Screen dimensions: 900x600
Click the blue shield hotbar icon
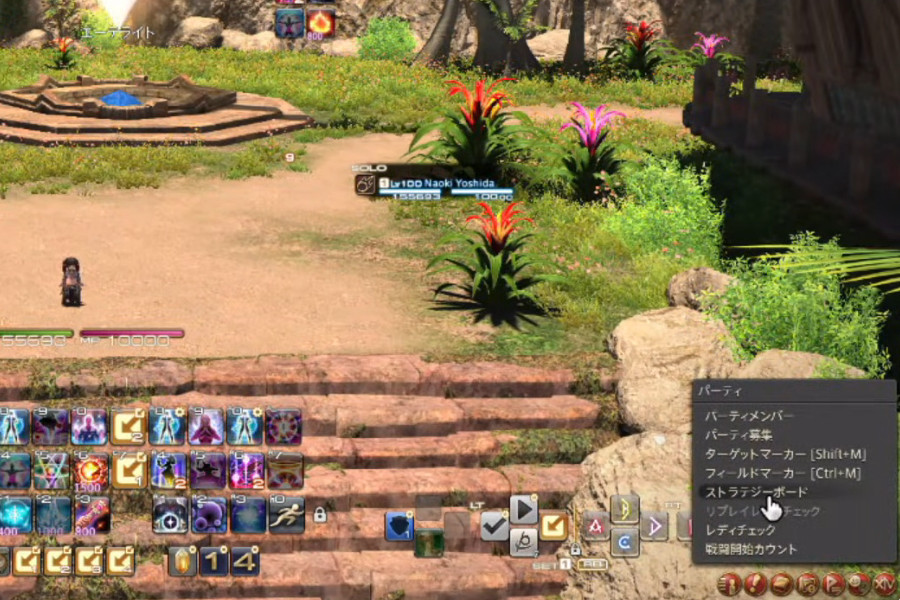pos(399,525)
